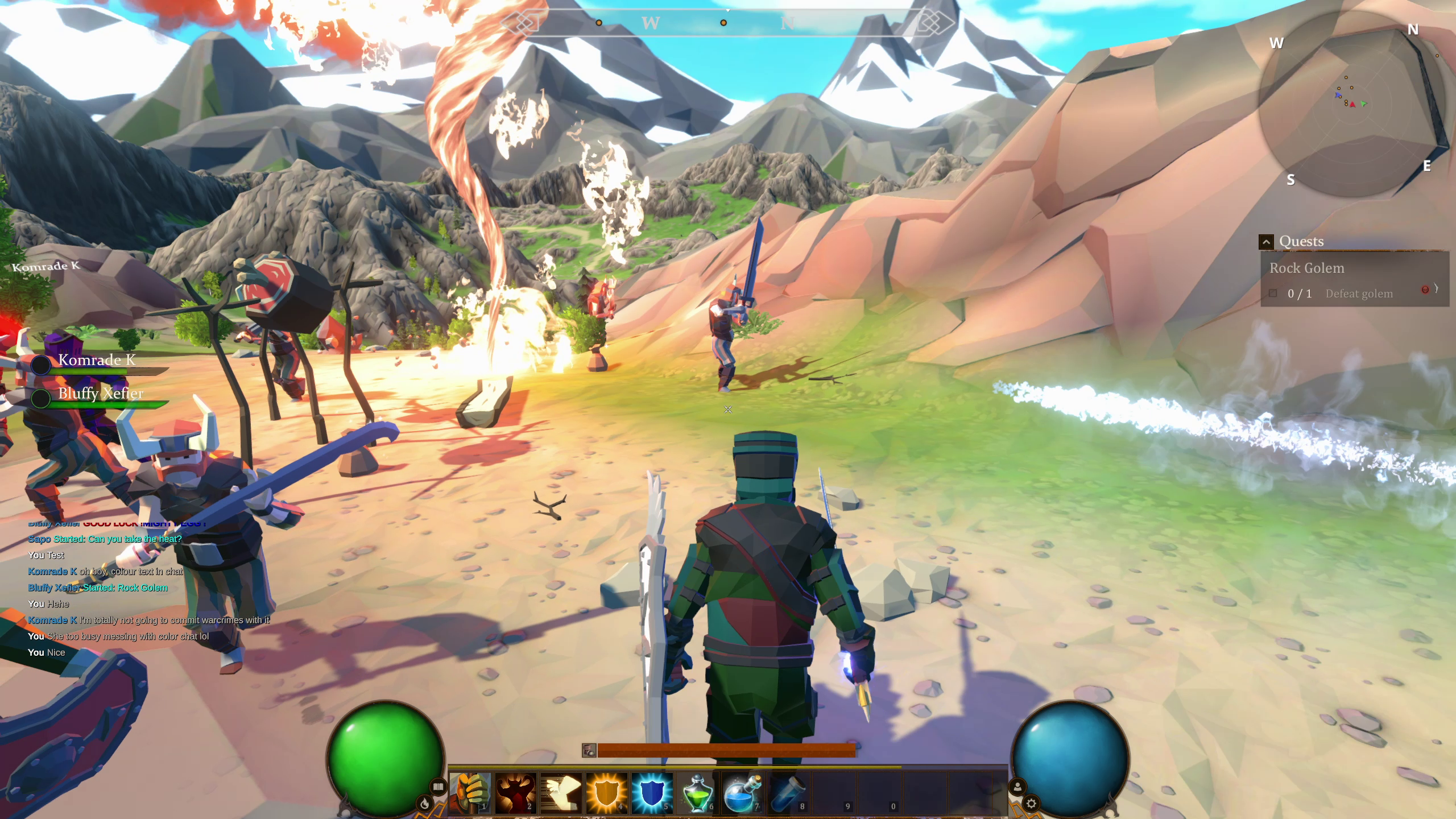Open the settings gear near the mana orb
This screenshot has width=1456, height=819.
click(x=1032, y=803)
